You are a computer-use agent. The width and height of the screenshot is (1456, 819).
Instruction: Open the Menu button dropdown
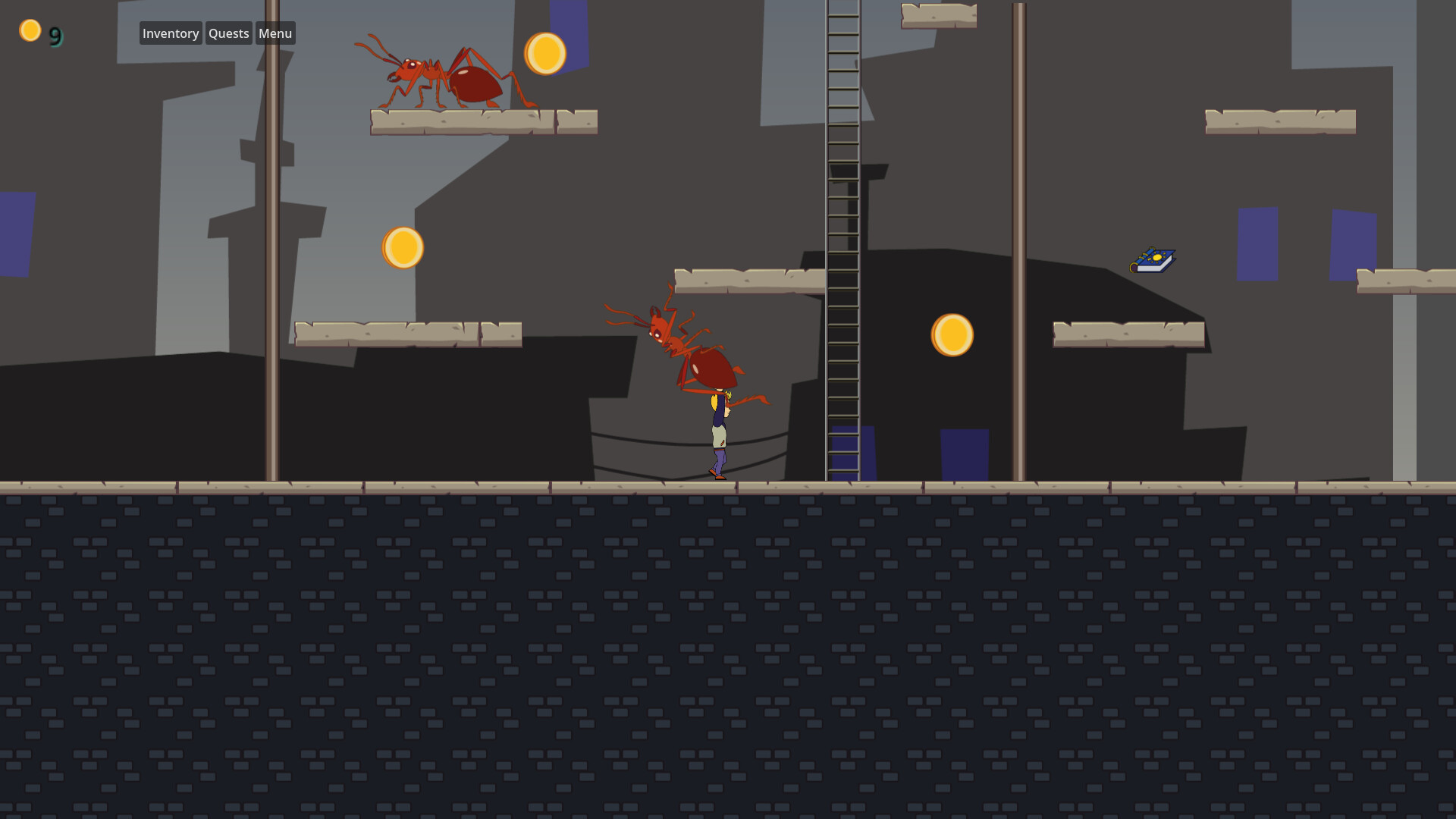275,33
